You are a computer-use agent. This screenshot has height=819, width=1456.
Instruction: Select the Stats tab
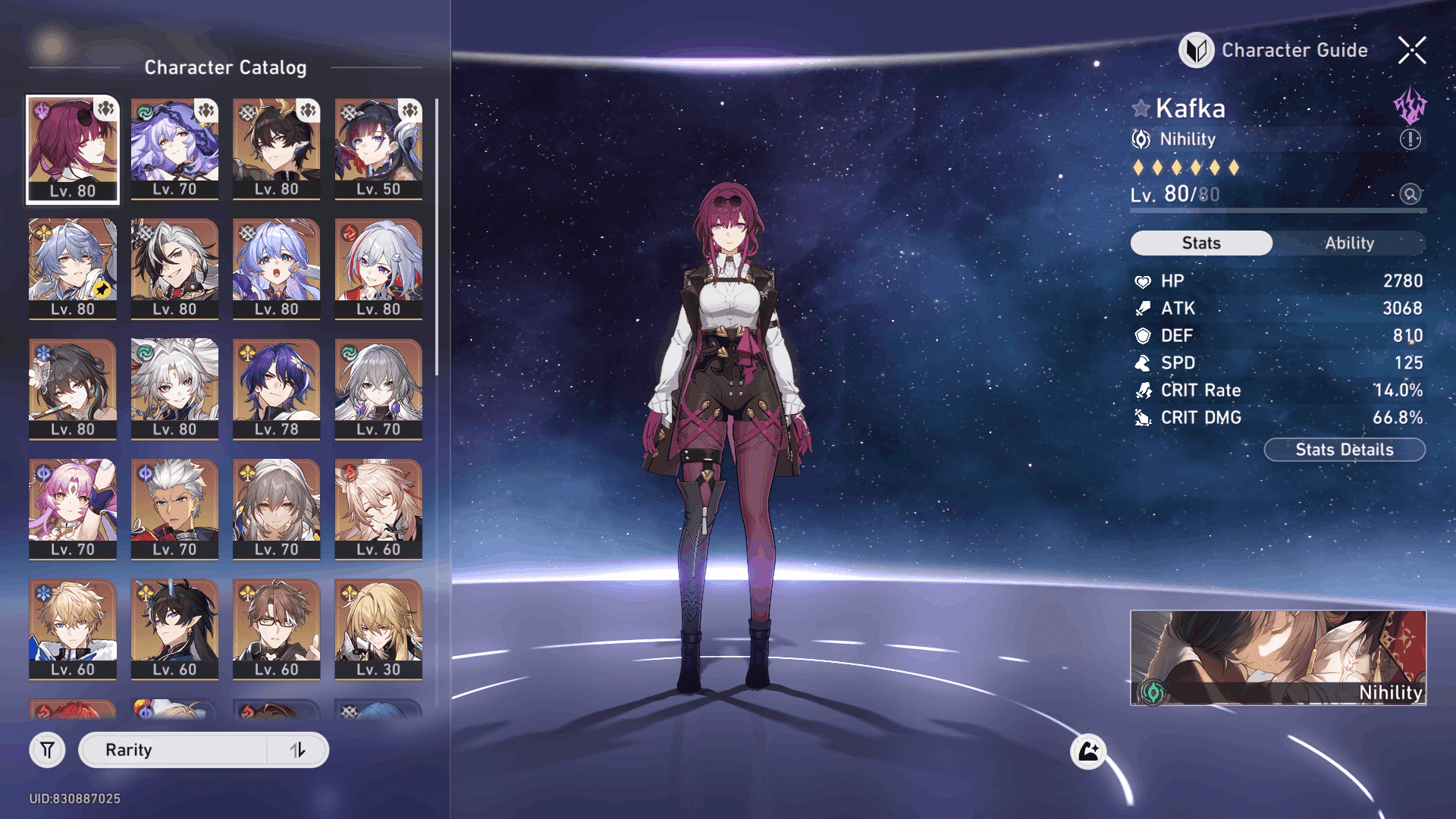1201,243
